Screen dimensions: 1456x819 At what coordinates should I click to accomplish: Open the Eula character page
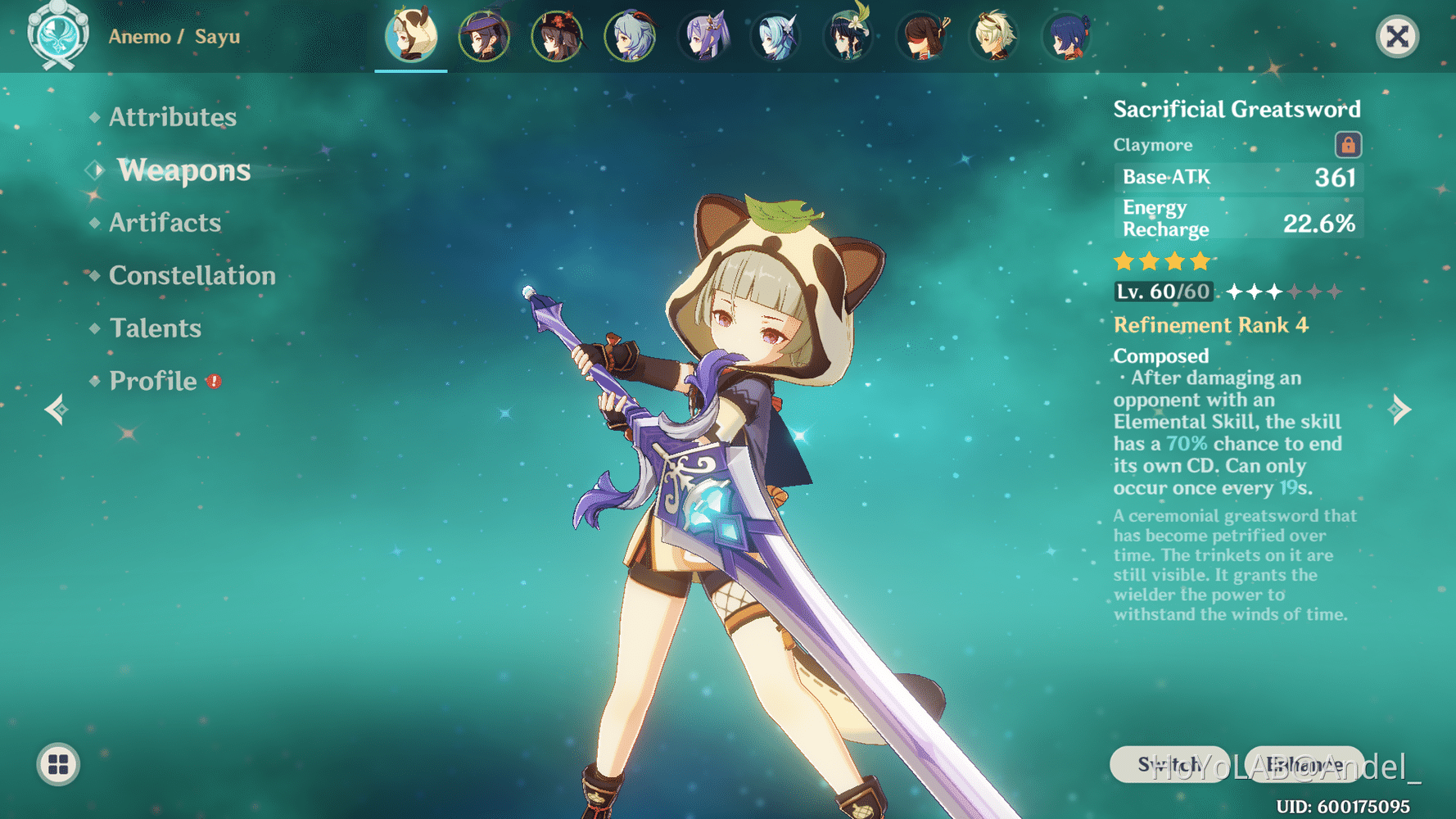click(775, 36)
